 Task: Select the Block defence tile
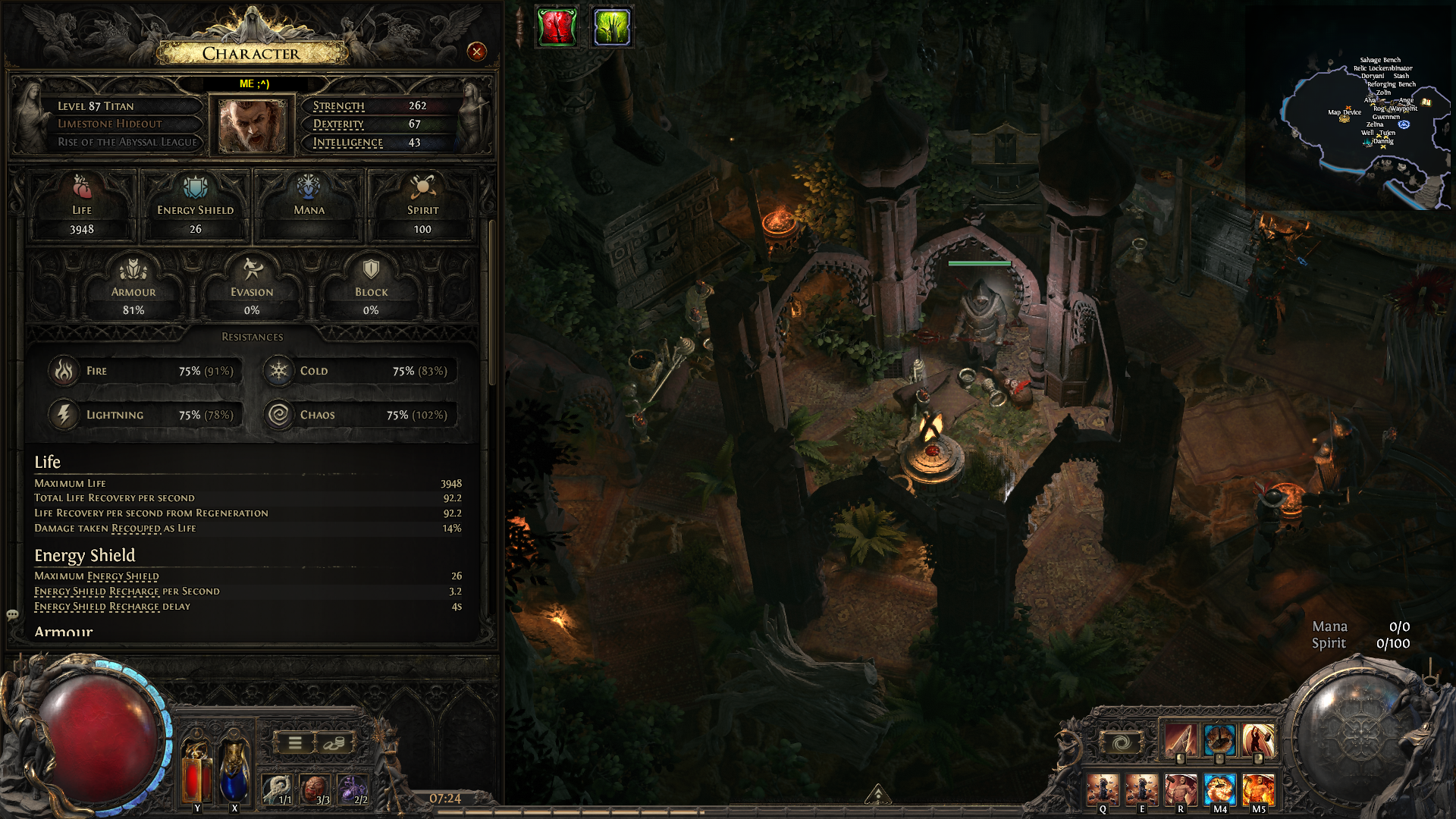coord(371,288)
